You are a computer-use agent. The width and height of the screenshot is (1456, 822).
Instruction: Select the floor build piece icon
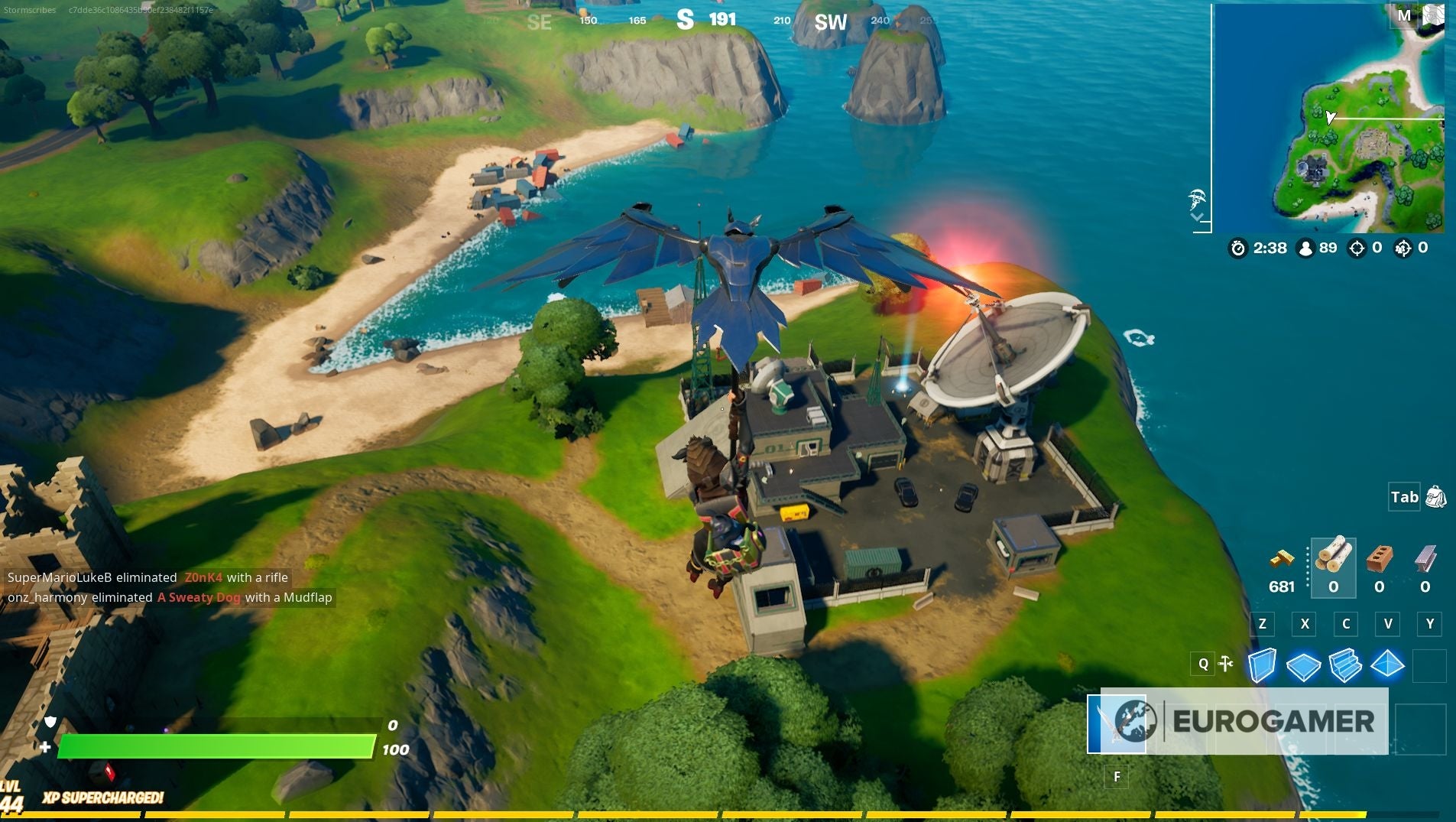[x=1306, y=664]
